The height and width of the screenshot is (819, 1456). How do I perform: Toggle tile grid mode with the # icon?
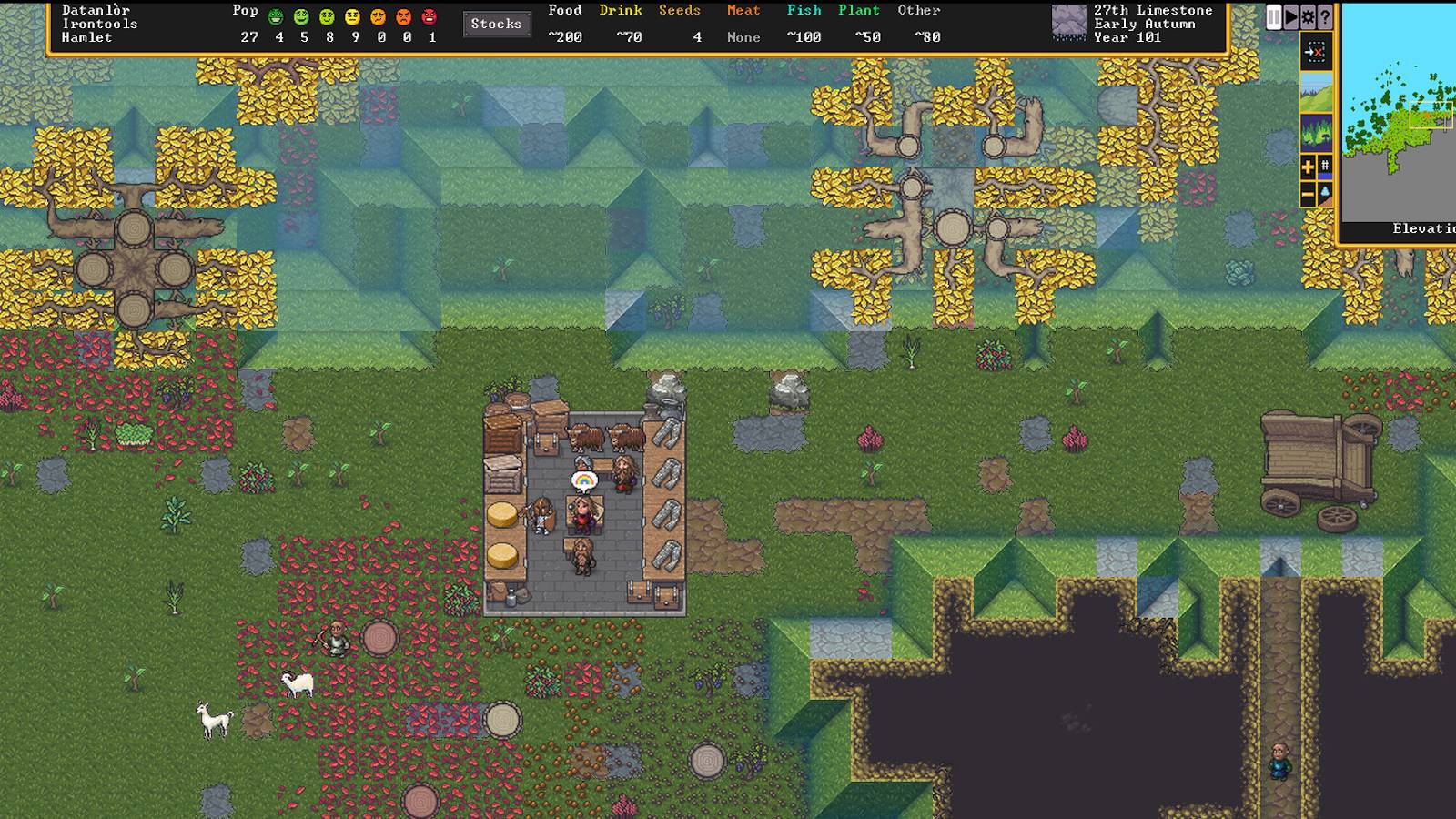pyautogui.click(x=1325, y=162)
